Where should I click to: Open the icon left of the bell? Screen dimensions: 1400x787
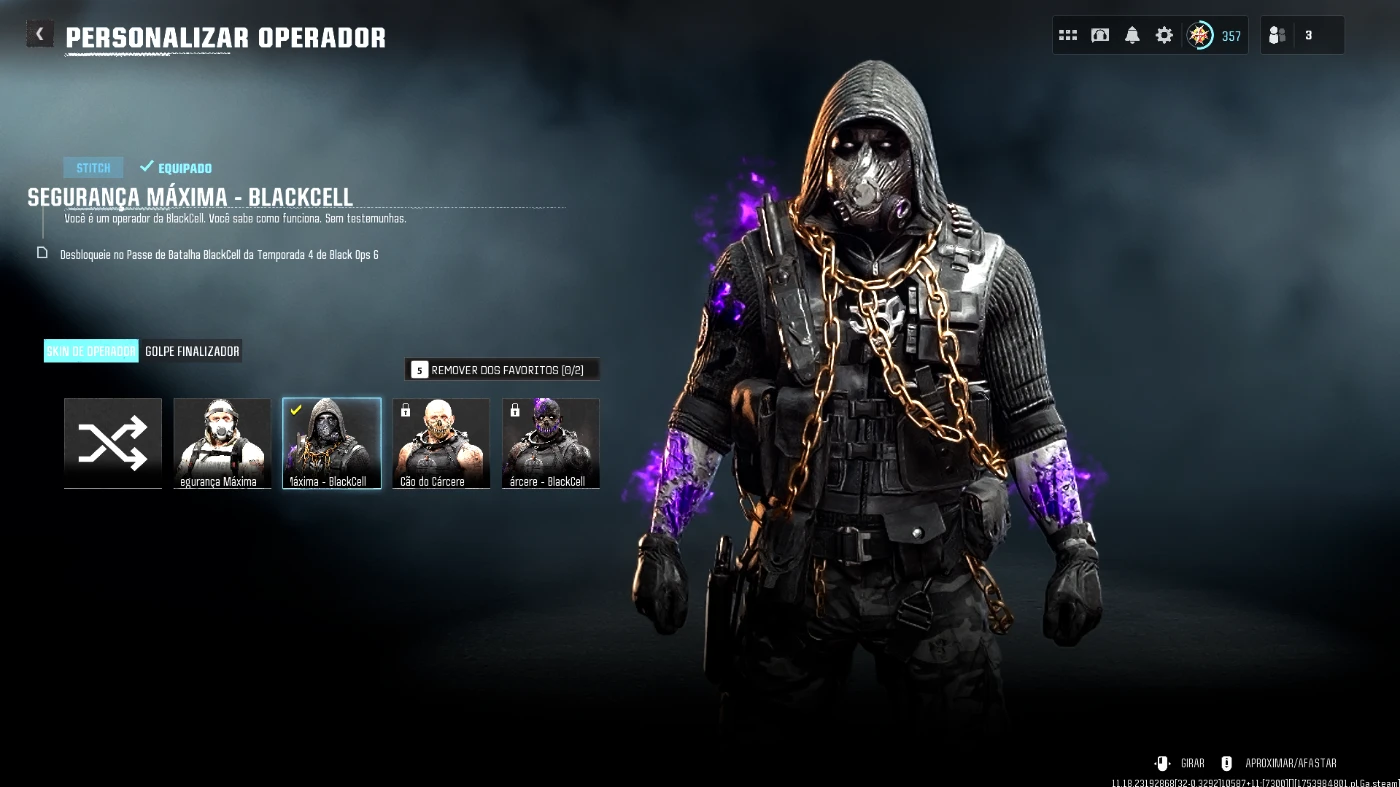(x=1100, y=36)
